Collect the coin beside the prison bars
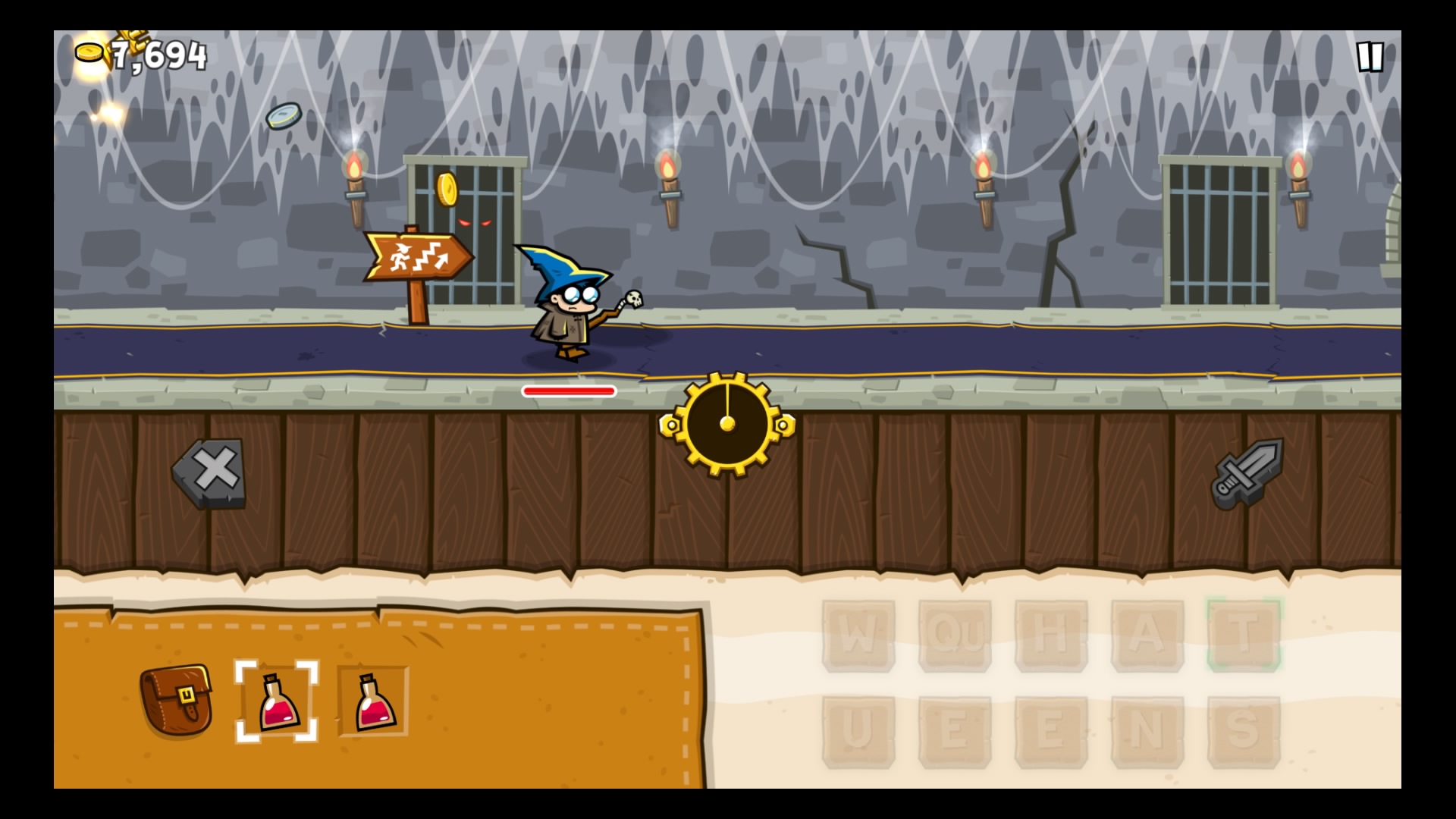The image size is (1456, 819). click(x=447, y=191)
